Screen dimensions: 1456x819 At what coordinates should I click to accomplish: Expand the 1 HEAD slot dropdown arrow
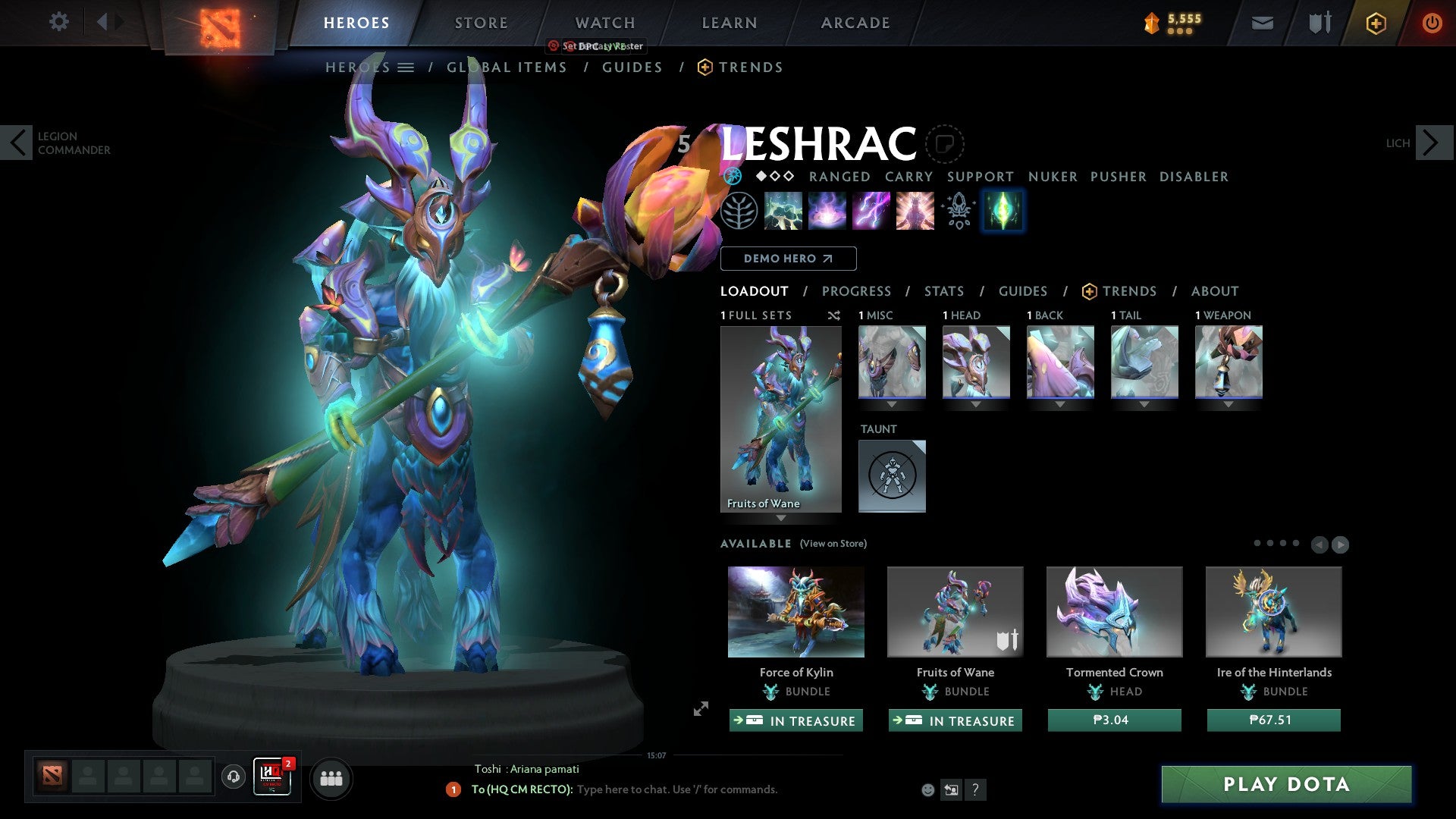click(976, 404)
